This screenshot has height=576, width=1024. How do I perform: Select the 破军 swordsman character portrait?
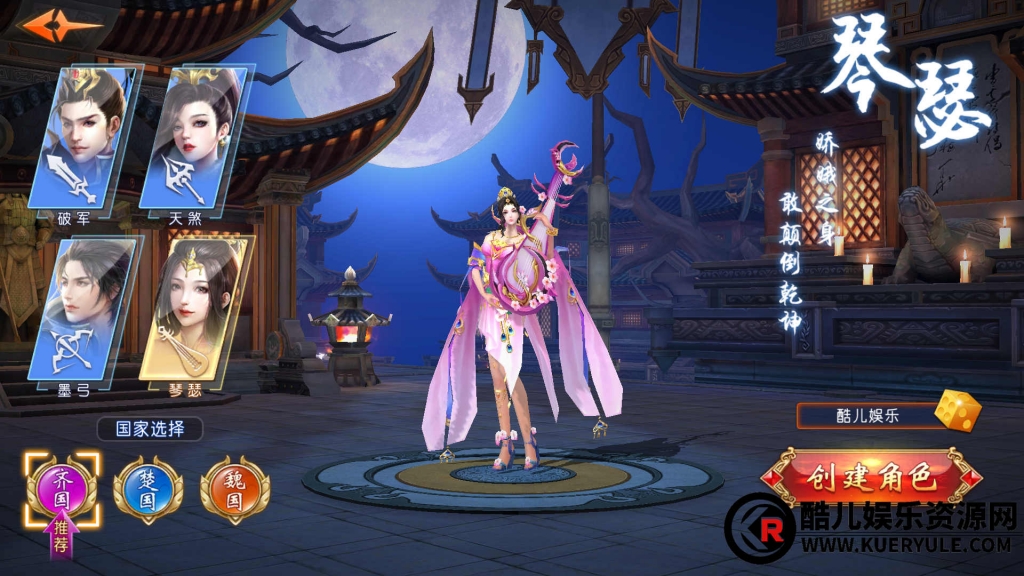coord(87,140)
